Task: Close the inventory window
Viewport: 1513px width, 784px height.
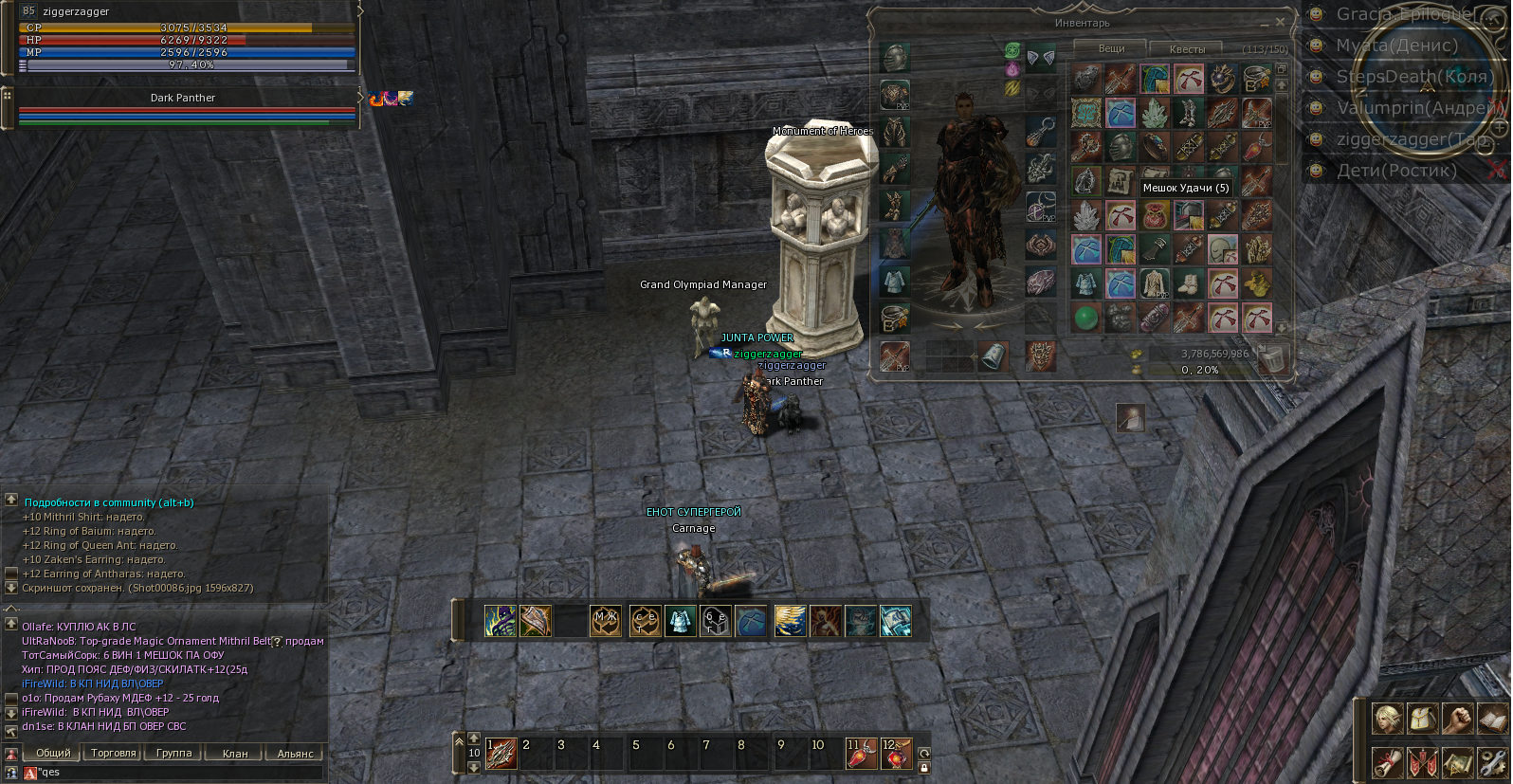Action: click(x=1280, y=21)
